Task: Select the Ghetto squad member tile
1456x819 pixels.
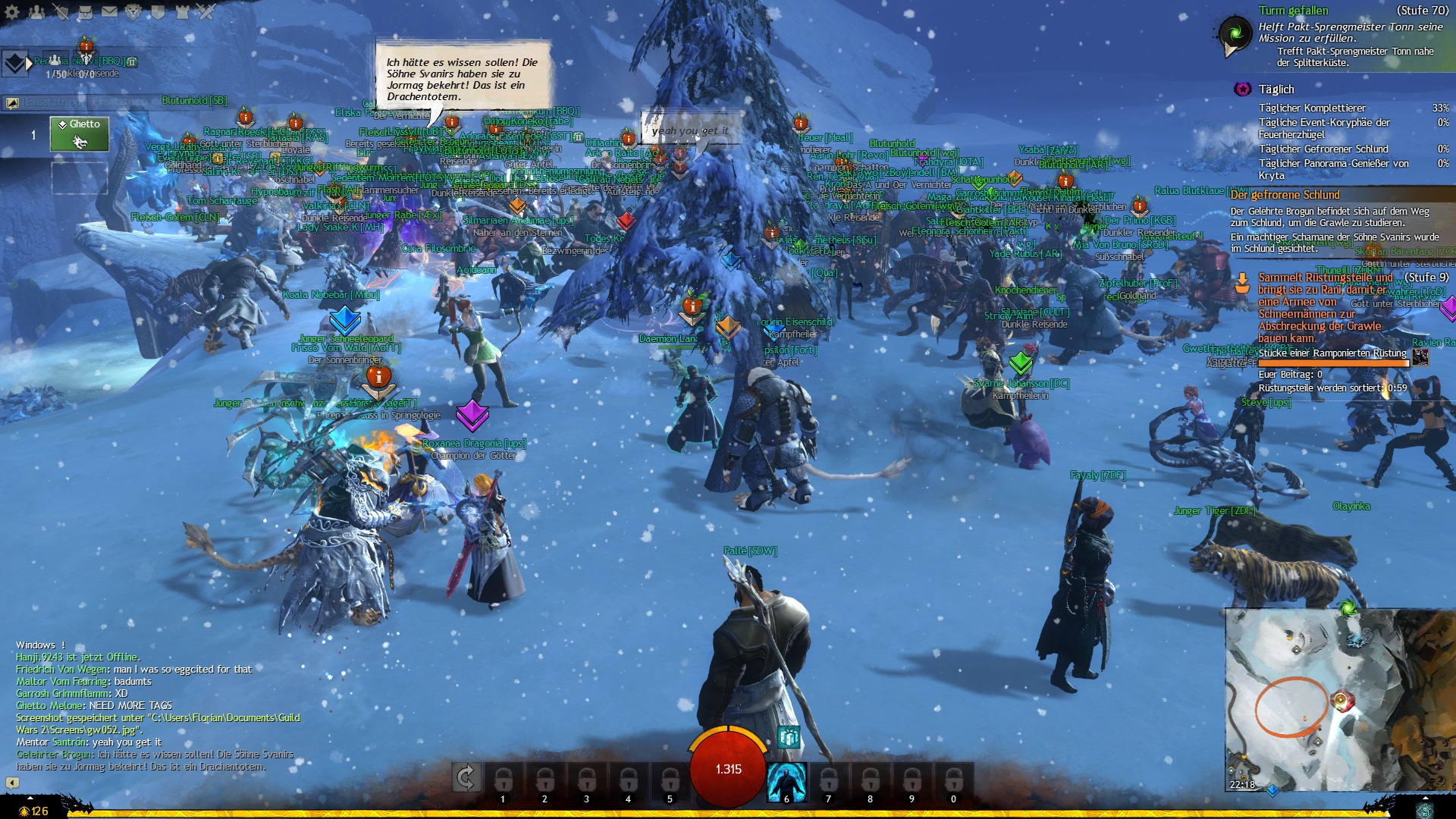Action: click(80, 134)
